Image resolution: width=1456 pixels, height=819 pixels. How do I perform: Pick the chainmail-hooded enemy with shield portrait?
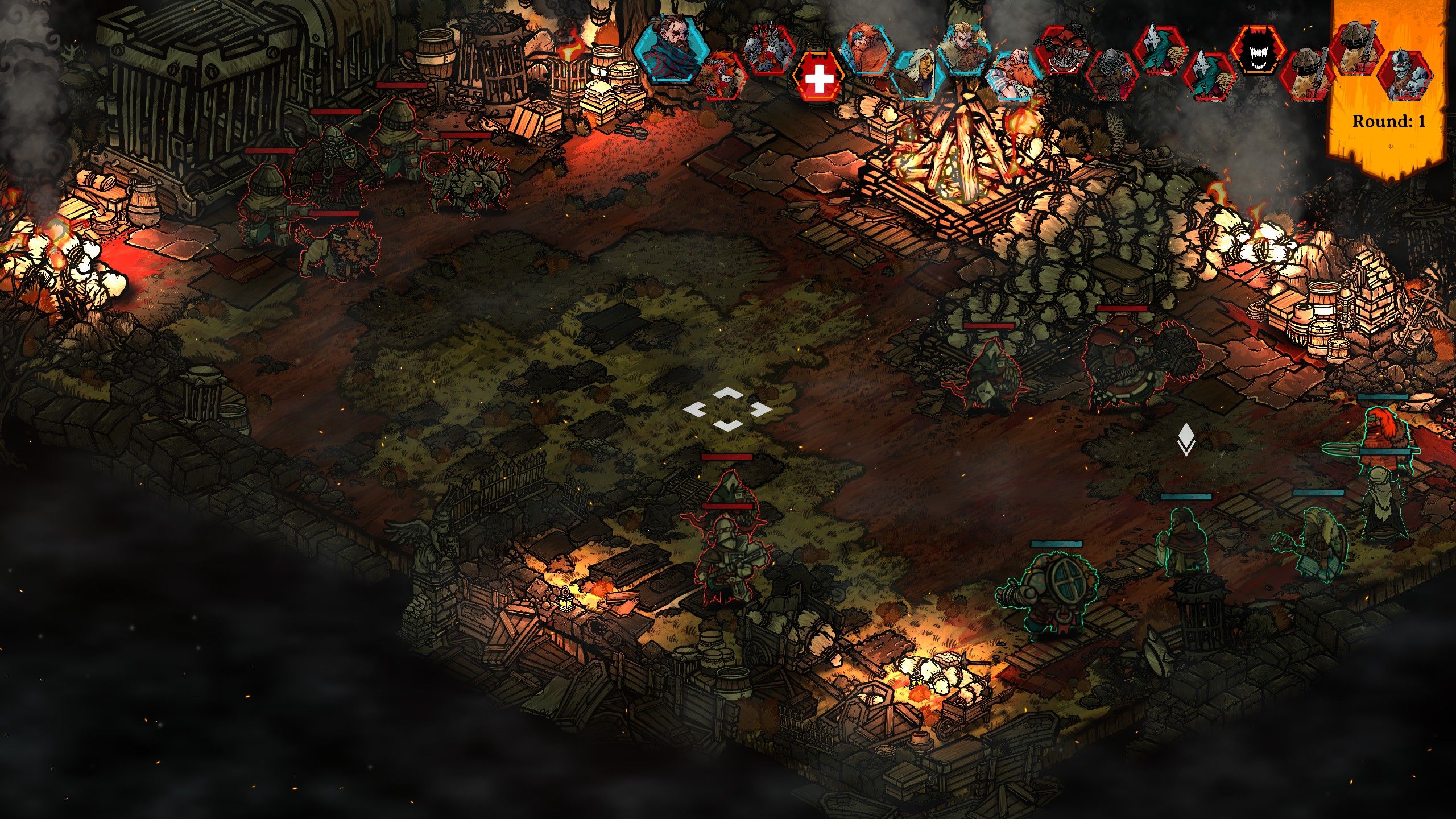pos(1111,74)
